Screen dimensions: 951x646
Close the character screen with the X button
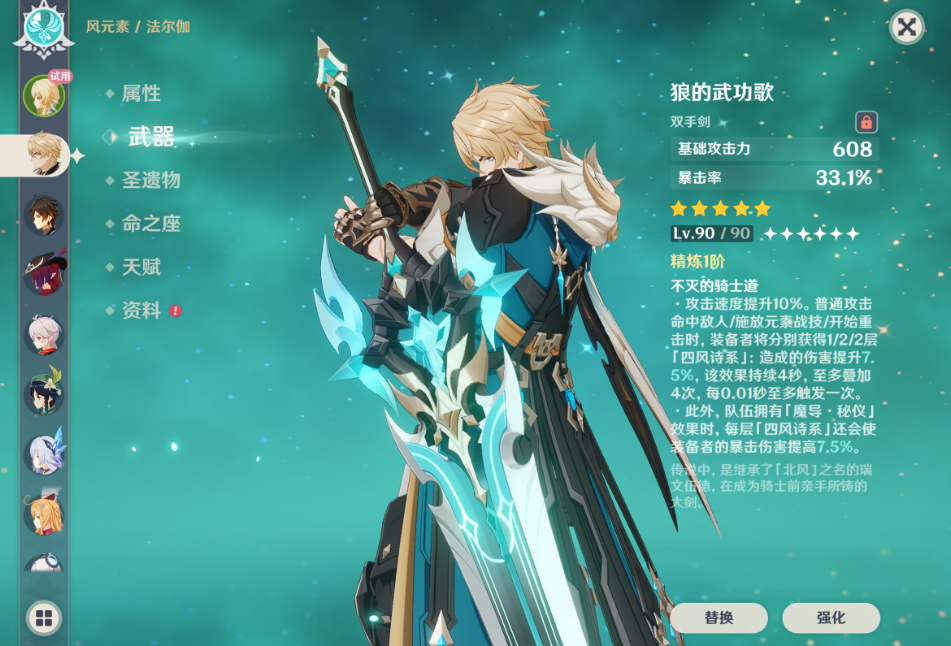(906, 27)
